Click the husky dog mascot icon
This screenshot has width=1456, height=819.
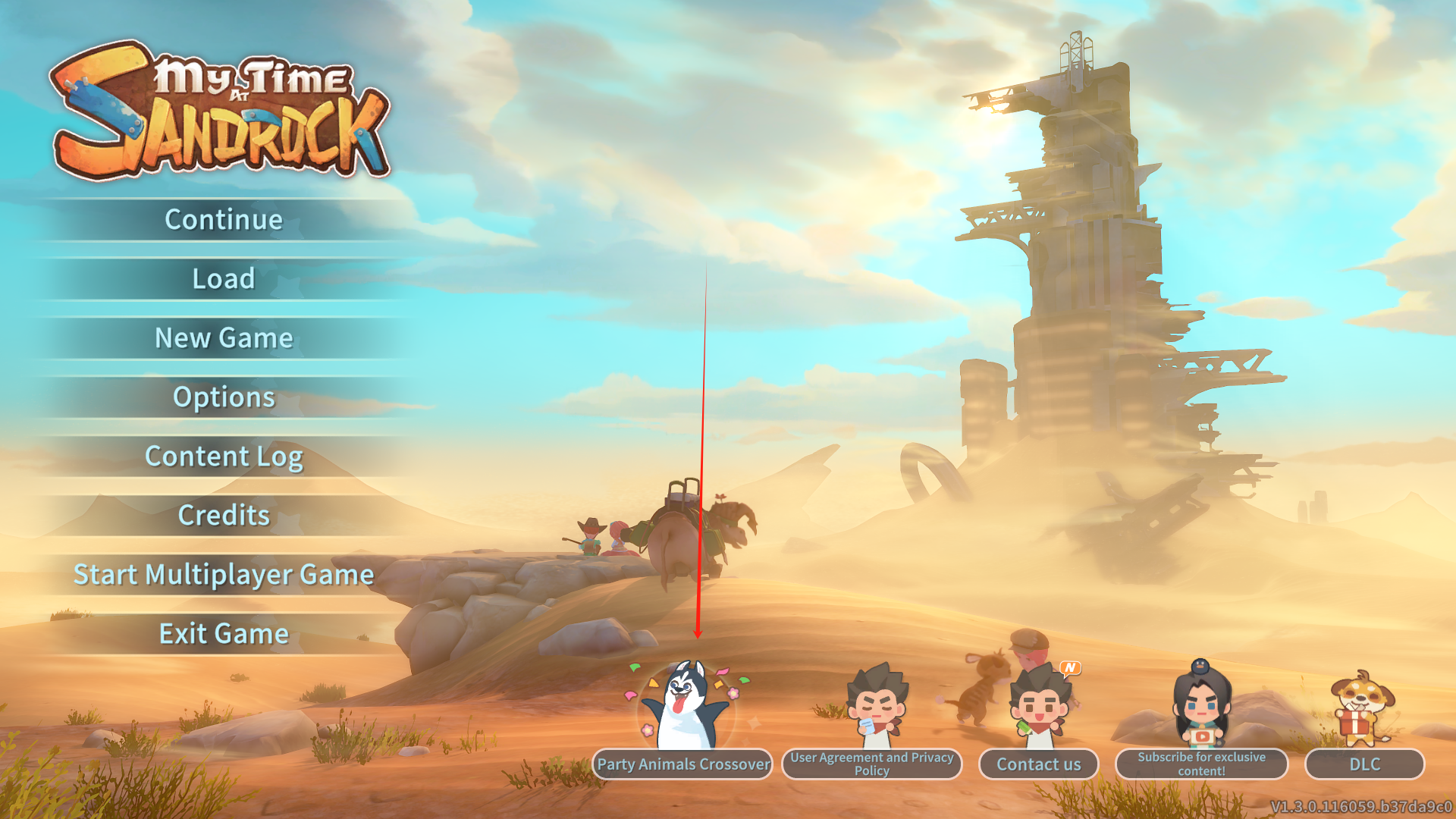[686, 705]
